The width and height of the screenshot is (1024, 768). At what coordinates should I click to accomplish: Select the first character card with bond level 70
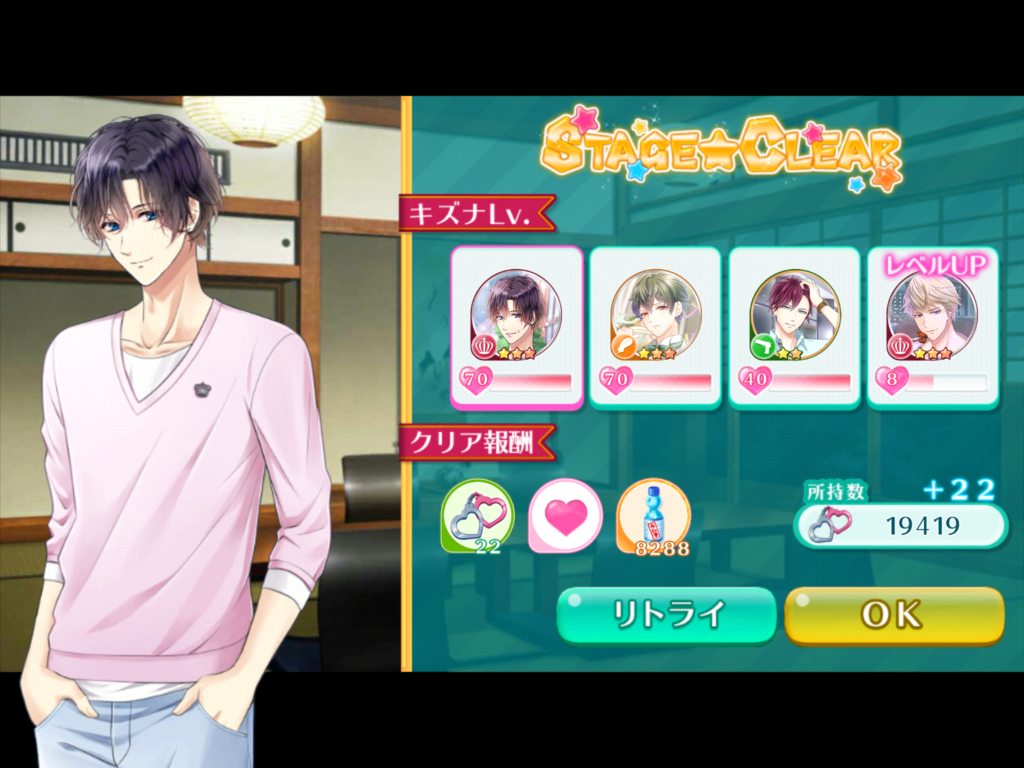516,327
